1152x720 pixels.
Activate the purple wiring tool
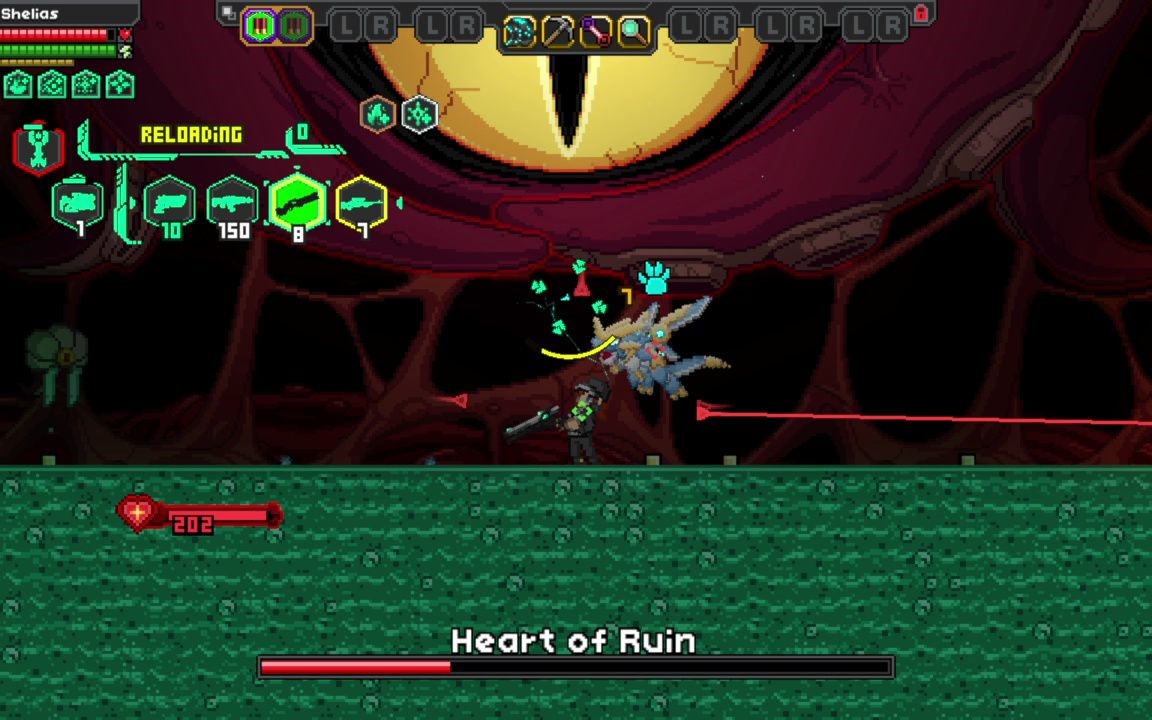point(596,32)
